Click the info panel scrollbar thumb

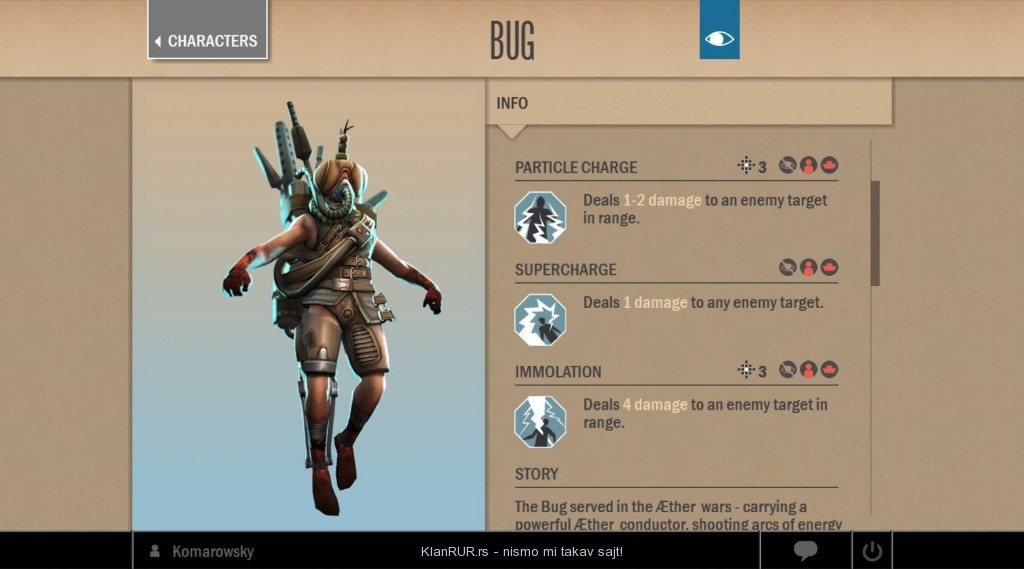(875, 233)
